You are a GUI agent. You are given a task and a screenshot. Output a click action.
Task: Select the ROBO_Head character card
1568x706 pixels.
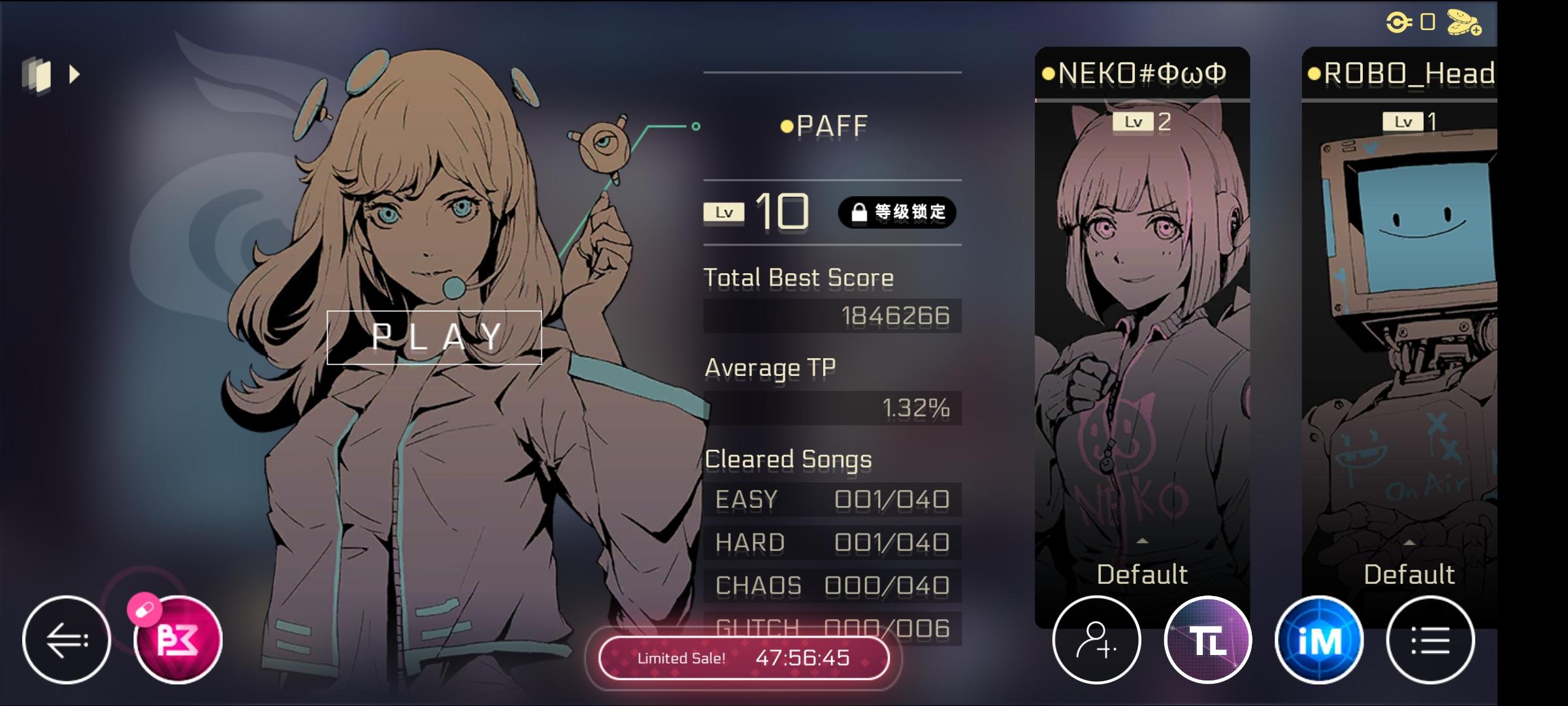1409,294
